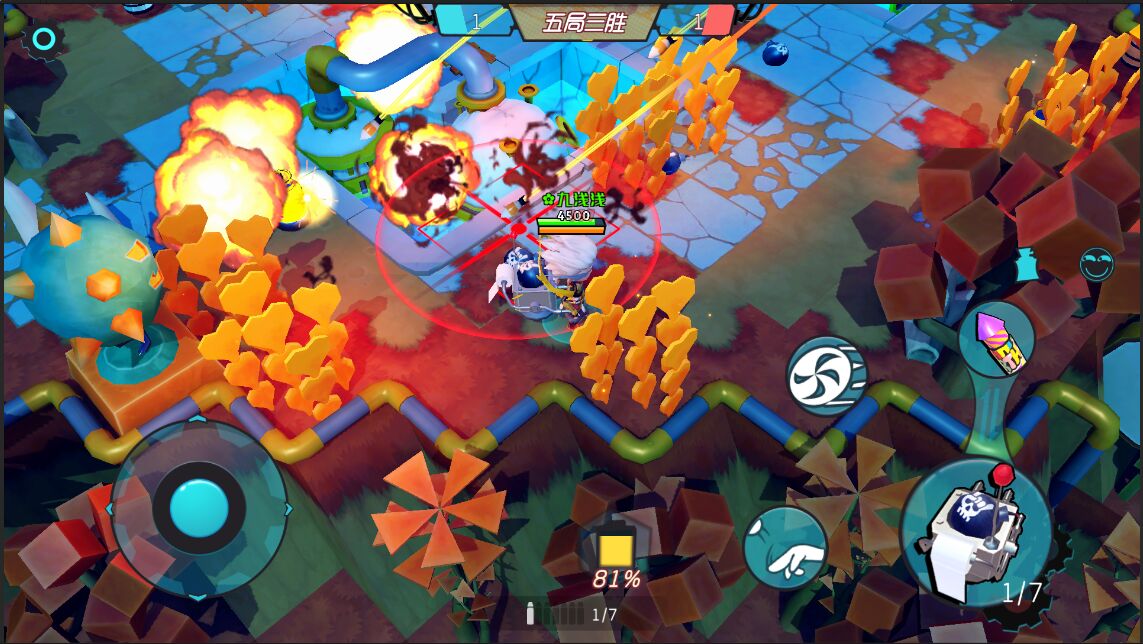Viewport: 1143px width, 644px height.
Task: Open the smiley emote button
Action: pos(1097,264)
